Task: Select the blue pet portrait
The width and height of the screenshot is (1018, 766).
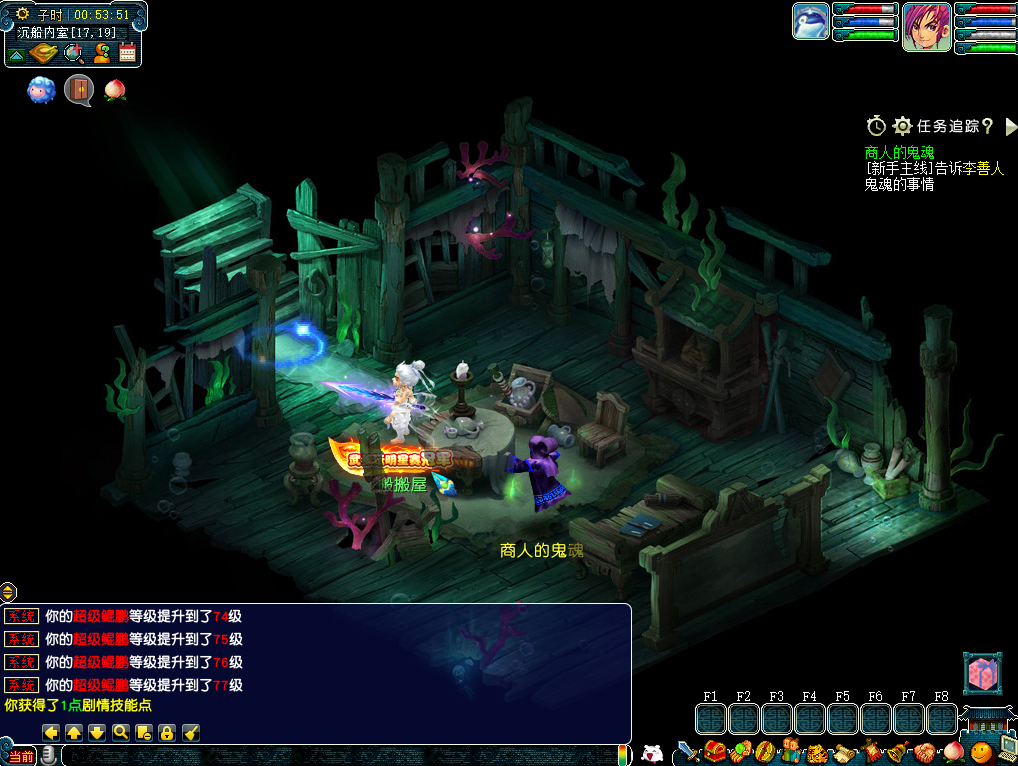Action: [x=810, y=22]
